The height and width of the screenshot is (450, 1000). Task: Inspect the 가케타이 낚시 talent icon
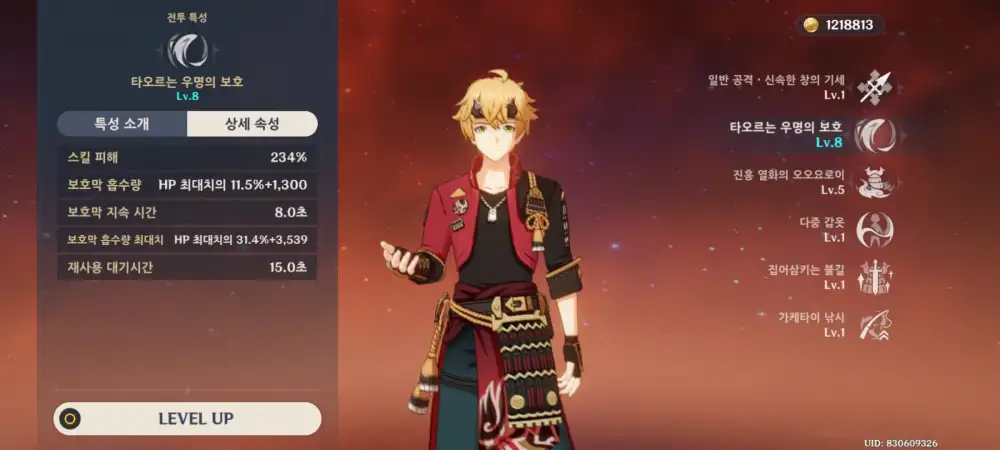click(x=874, y=325)
